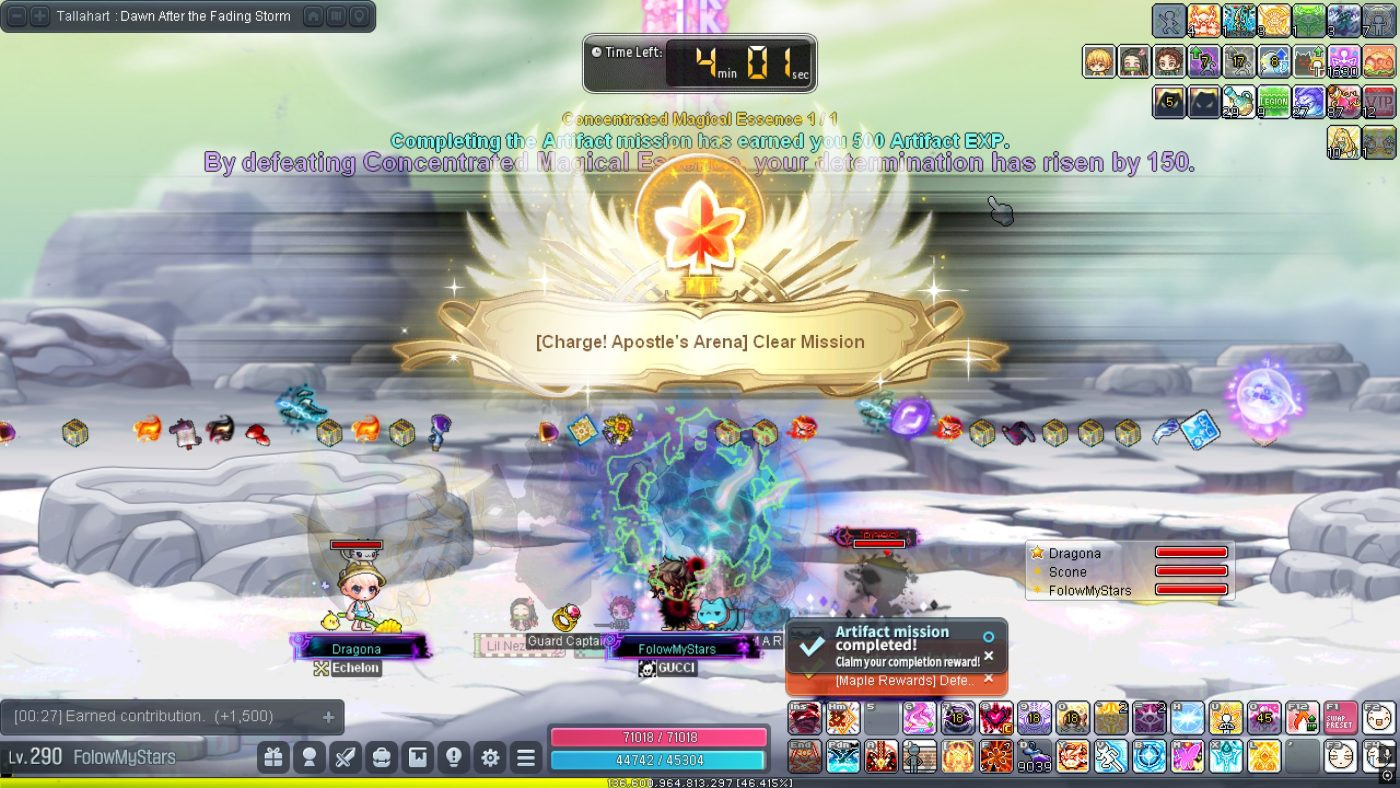Expand the chat log with the plus button

point(328,717)
